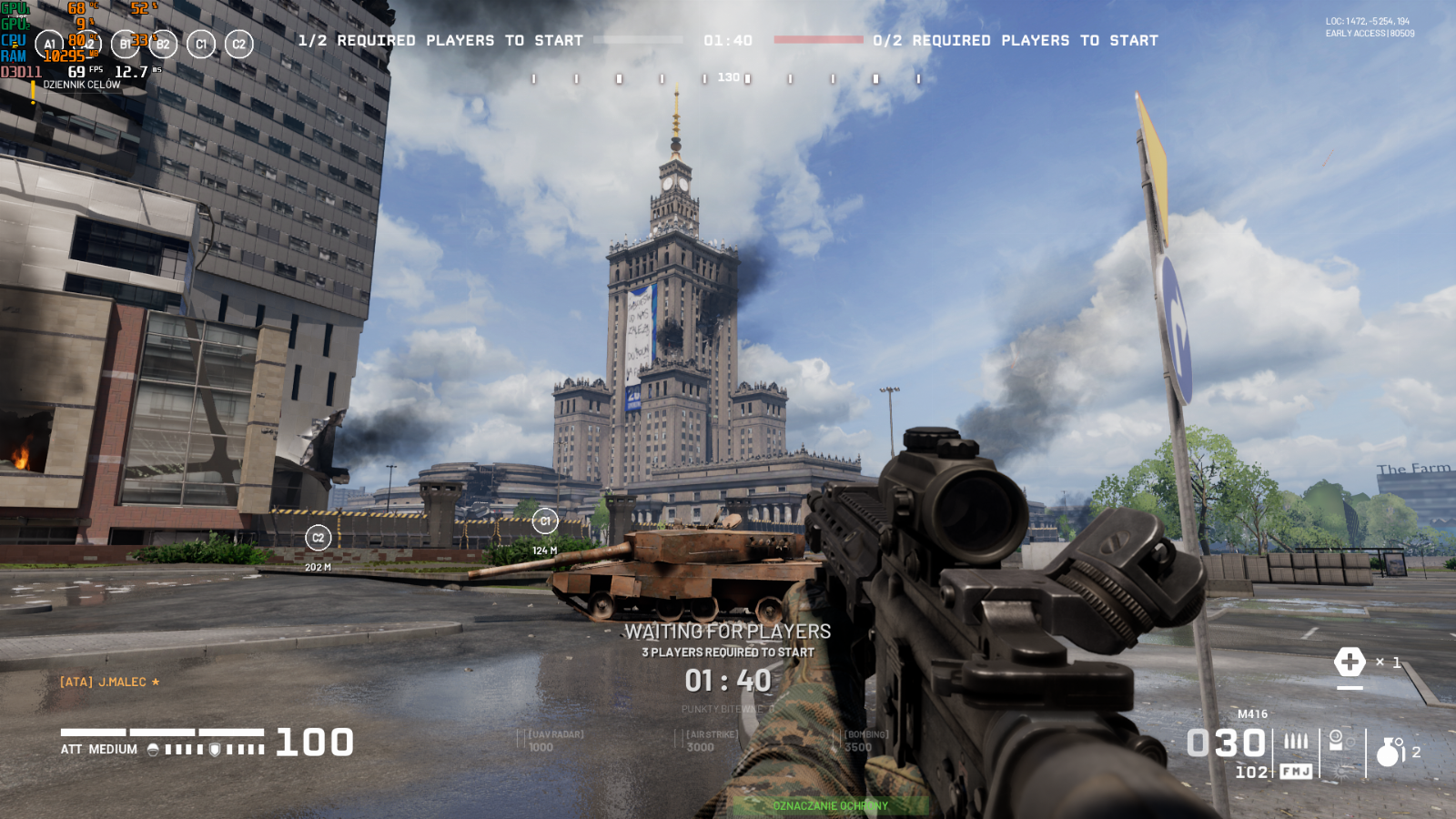This screenshot has height=819, width=1456.
Task: Call in the Air Strike killstreak
Action: click(x=711, y=740)
